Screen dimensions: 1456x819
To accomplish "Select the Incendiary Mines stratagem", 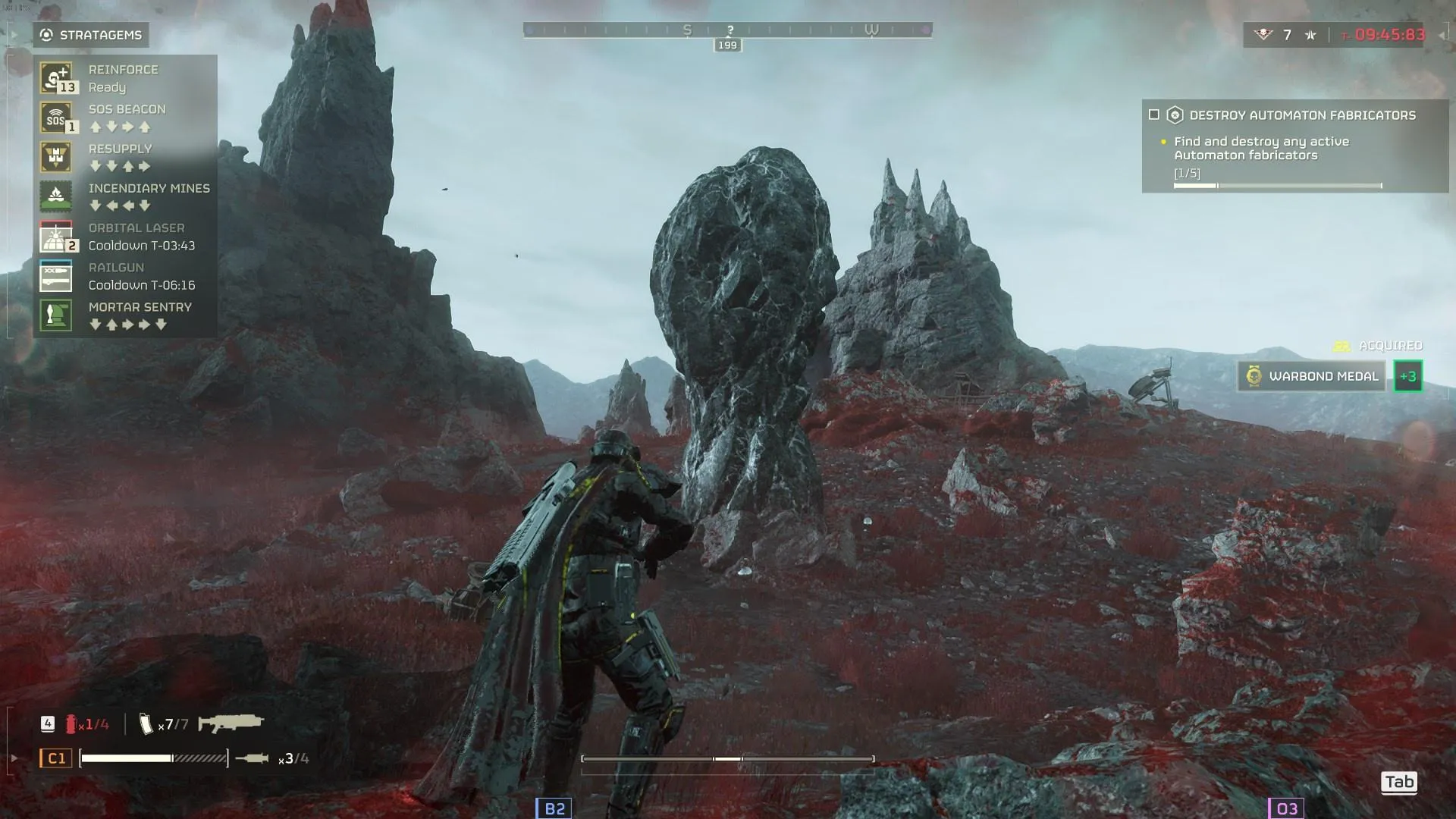I will (56, 196).
